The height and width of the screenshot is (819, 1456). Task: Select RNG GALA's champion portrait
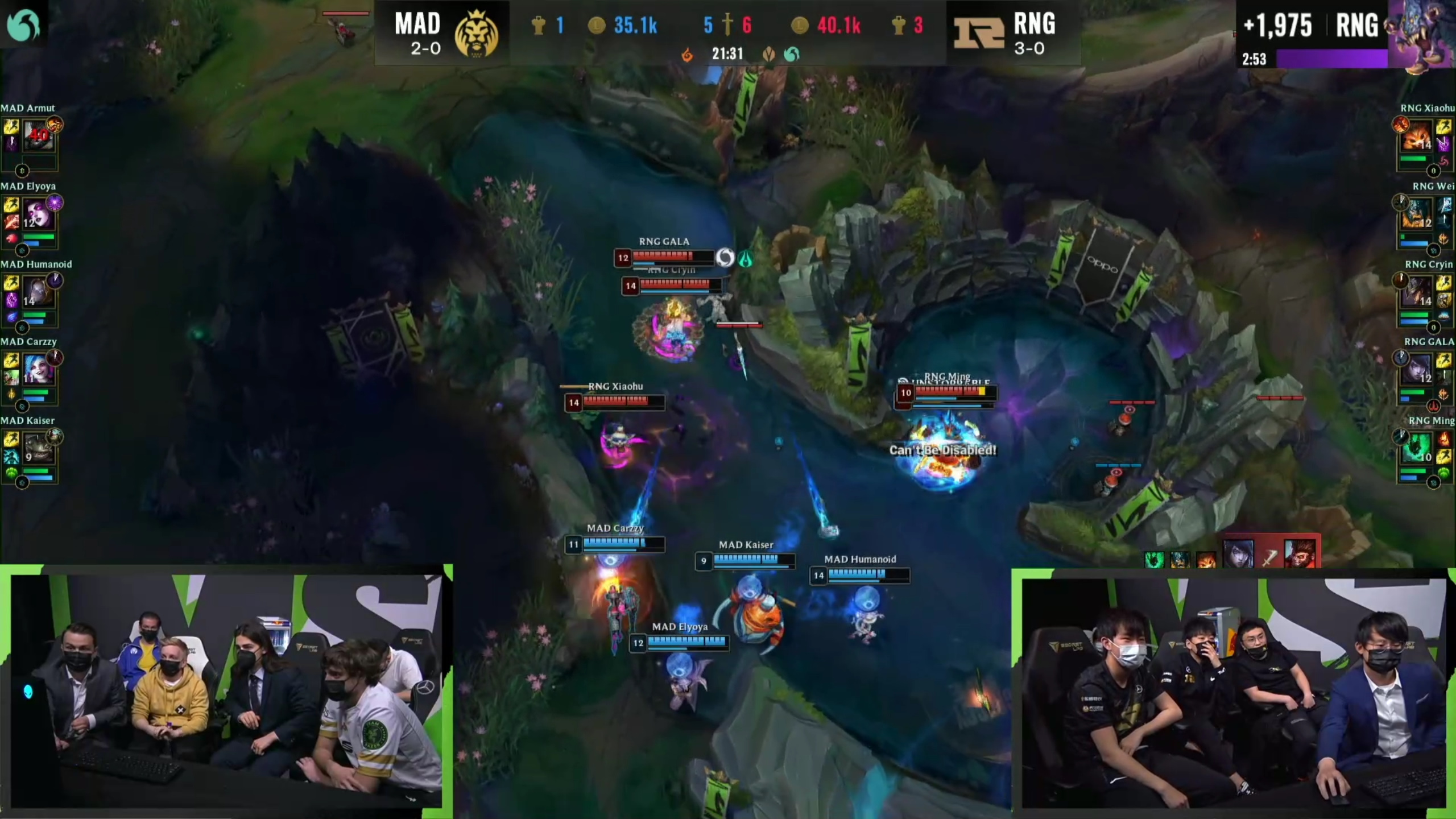[1417, 370]
